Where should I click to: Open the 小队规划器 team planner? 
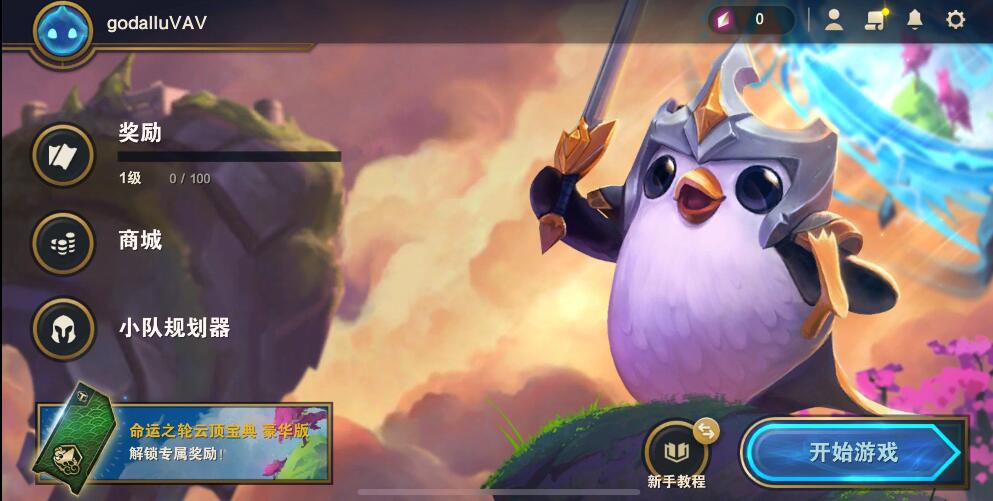tap(63, 328)
